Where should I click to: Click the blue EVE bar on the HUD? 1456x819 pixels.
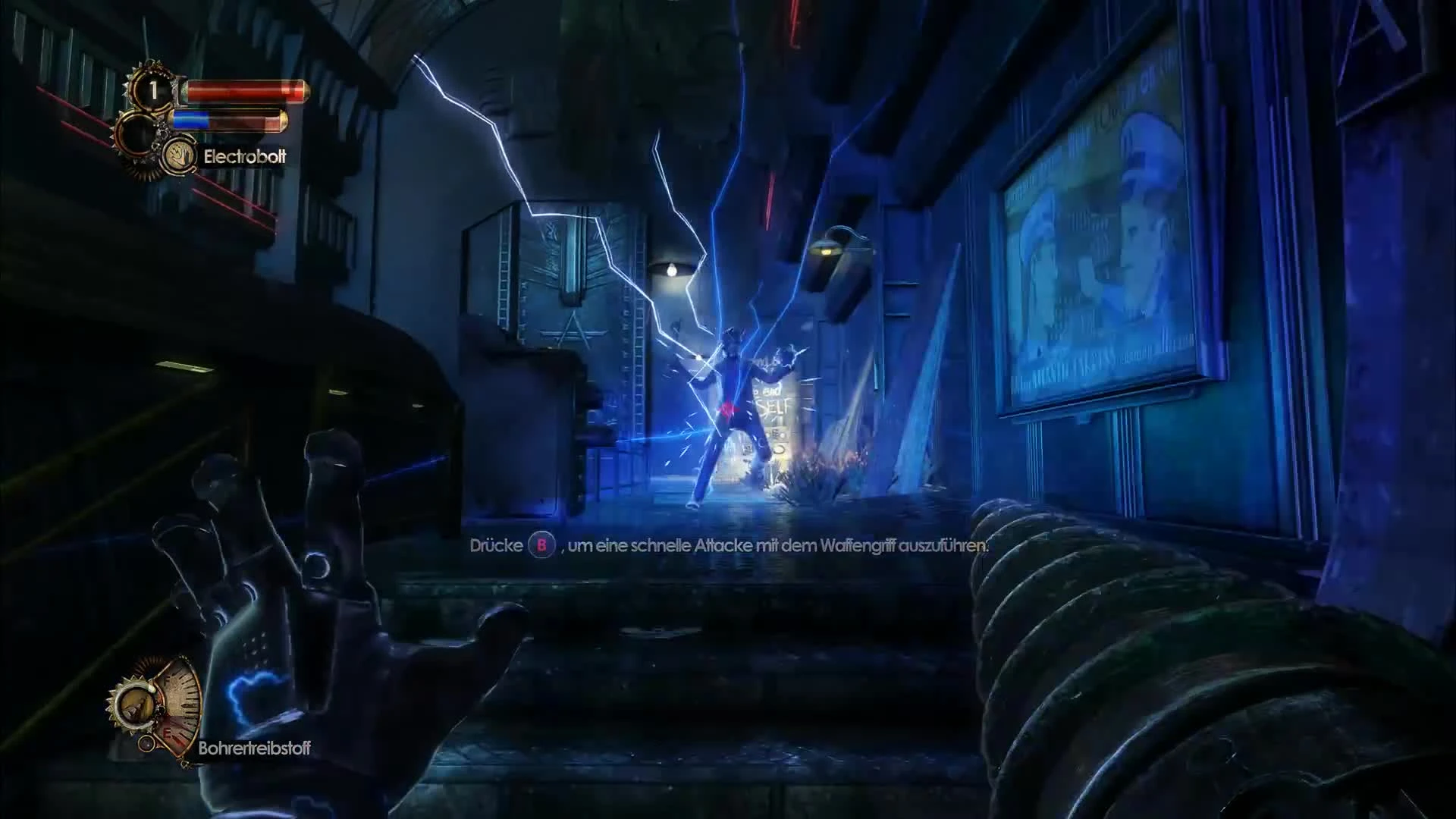click(191, 120)
